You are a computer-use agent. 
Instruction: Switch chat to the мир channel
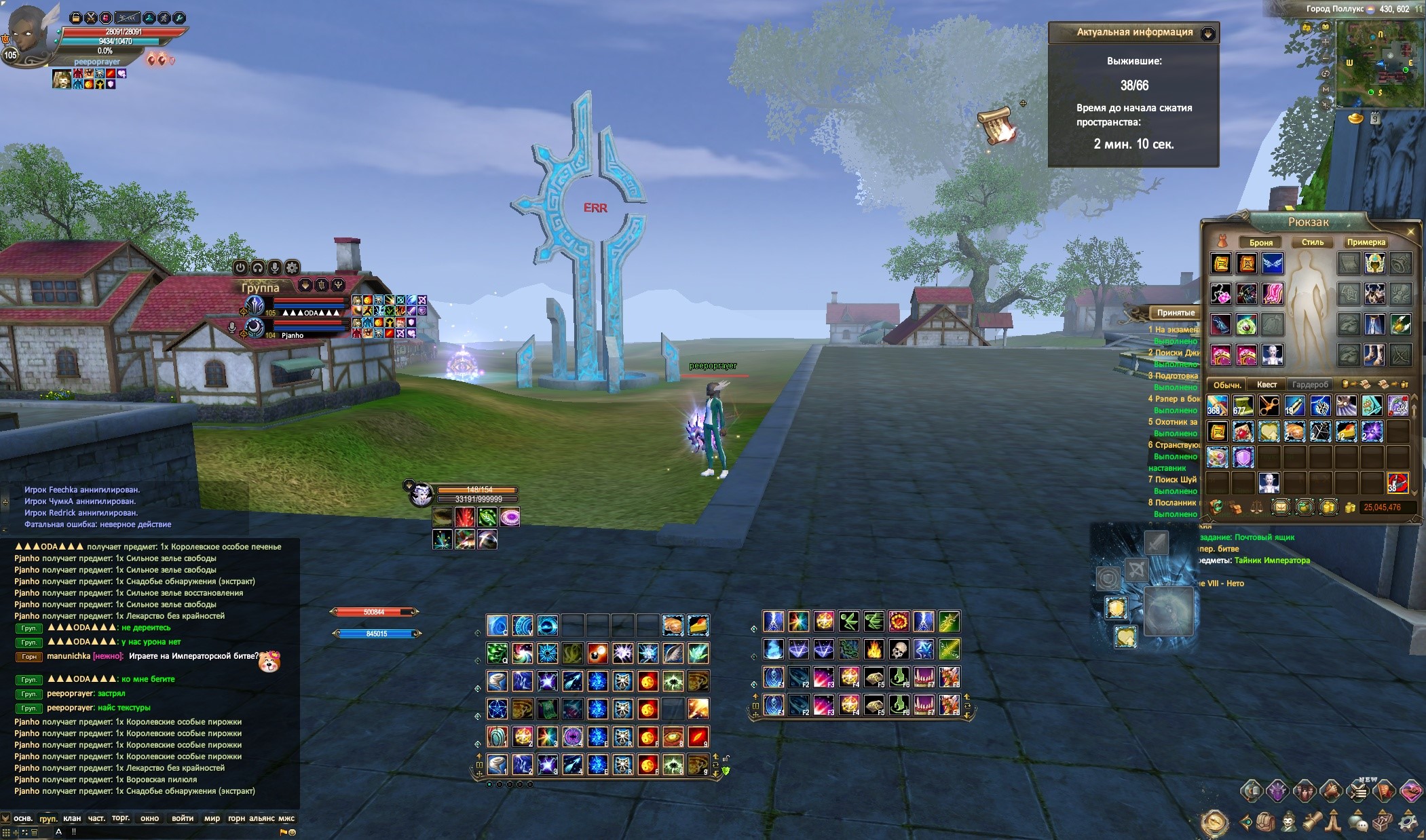coord(212,818)
